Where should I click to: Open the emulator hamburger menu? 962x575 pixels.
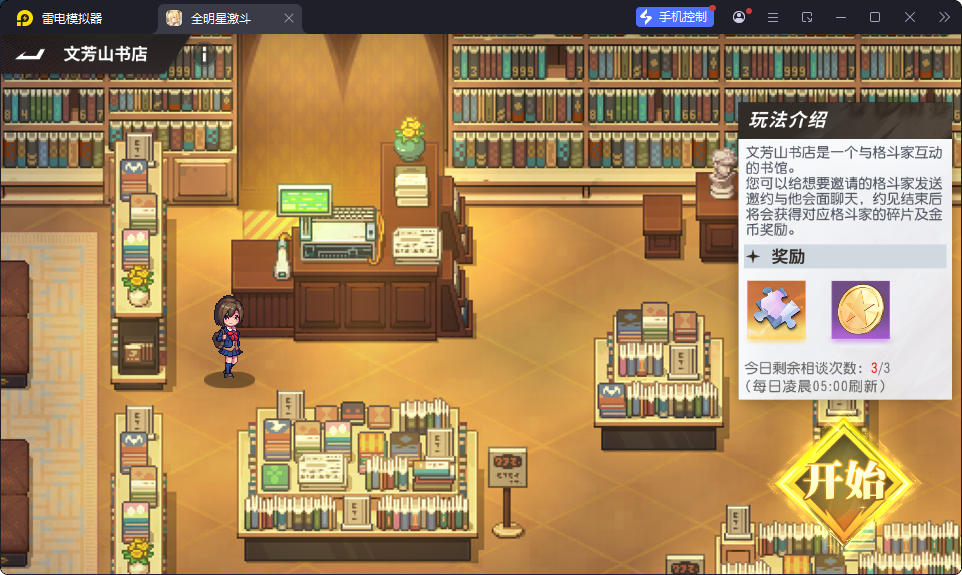[x=773, y=17]
